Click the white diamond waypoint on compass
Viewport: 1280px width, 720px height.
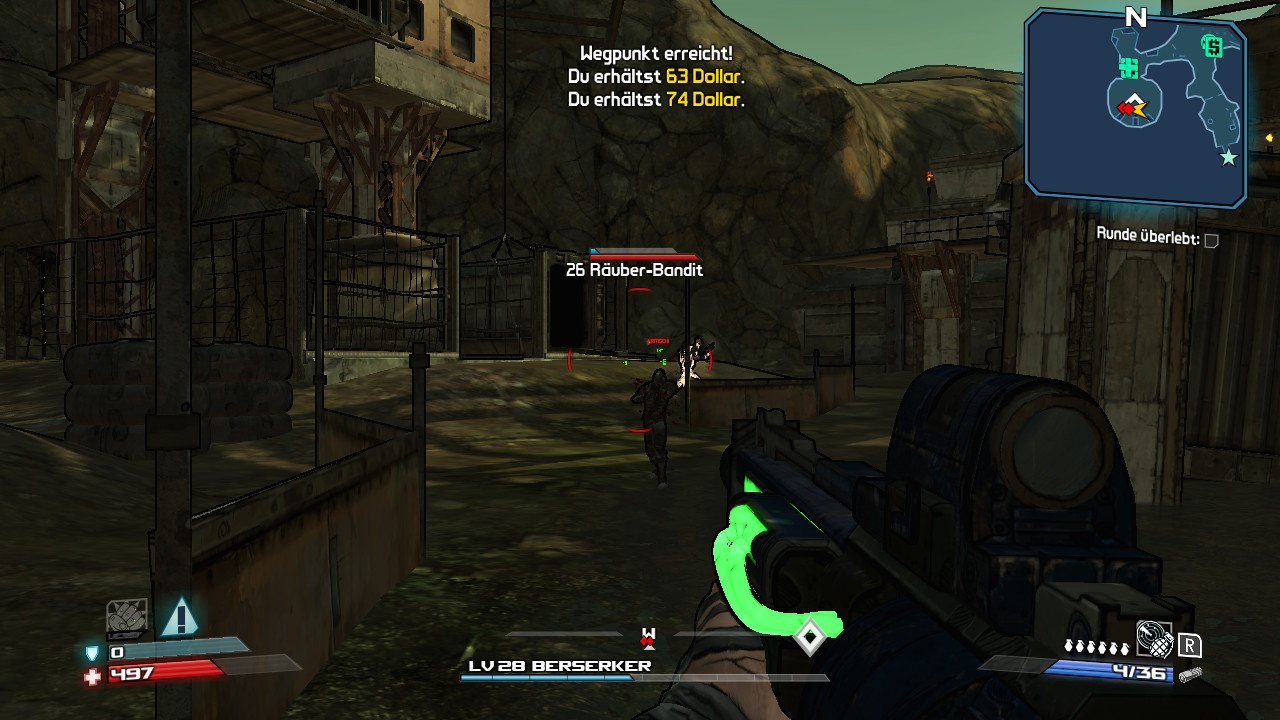click(809, 636)
